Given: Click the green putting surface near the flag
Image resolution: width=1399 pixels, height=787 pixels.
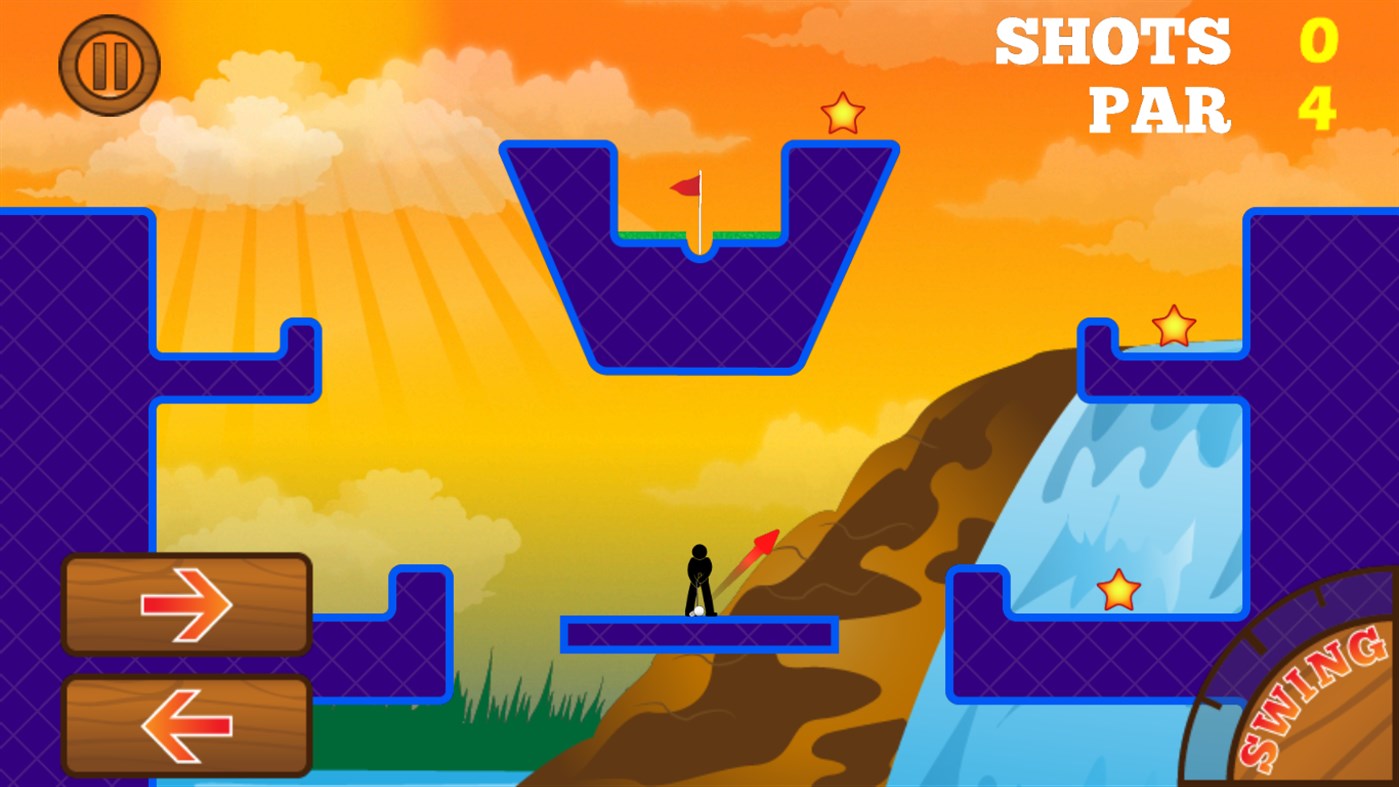Looking at the screenshot, I should [650, 232].
